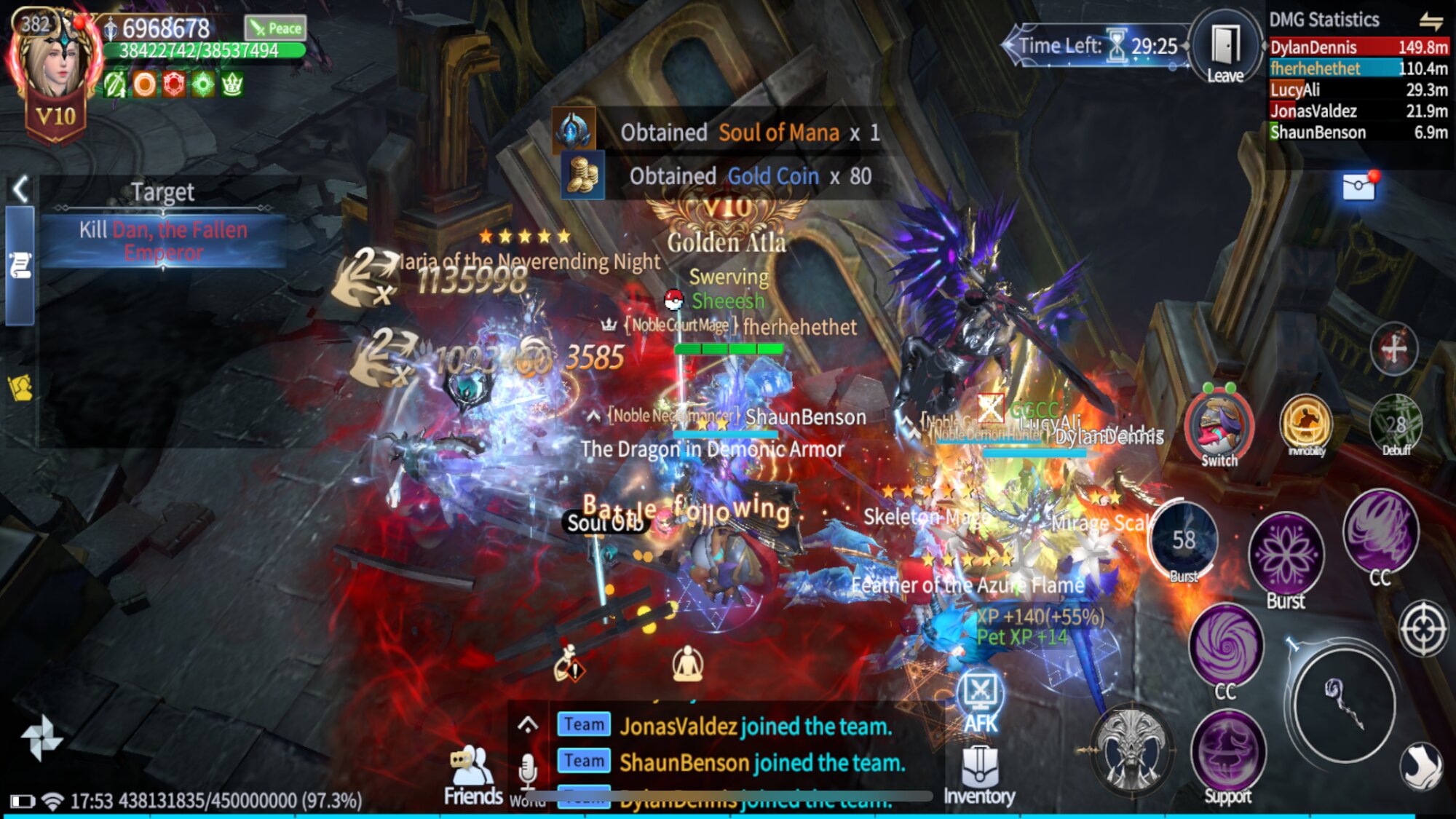Image resolution: width=1456 pixels, height=819 pixels.
Task: Select the Kill Dan, the Fallen Emperor objective
Action: pos(163,241)
